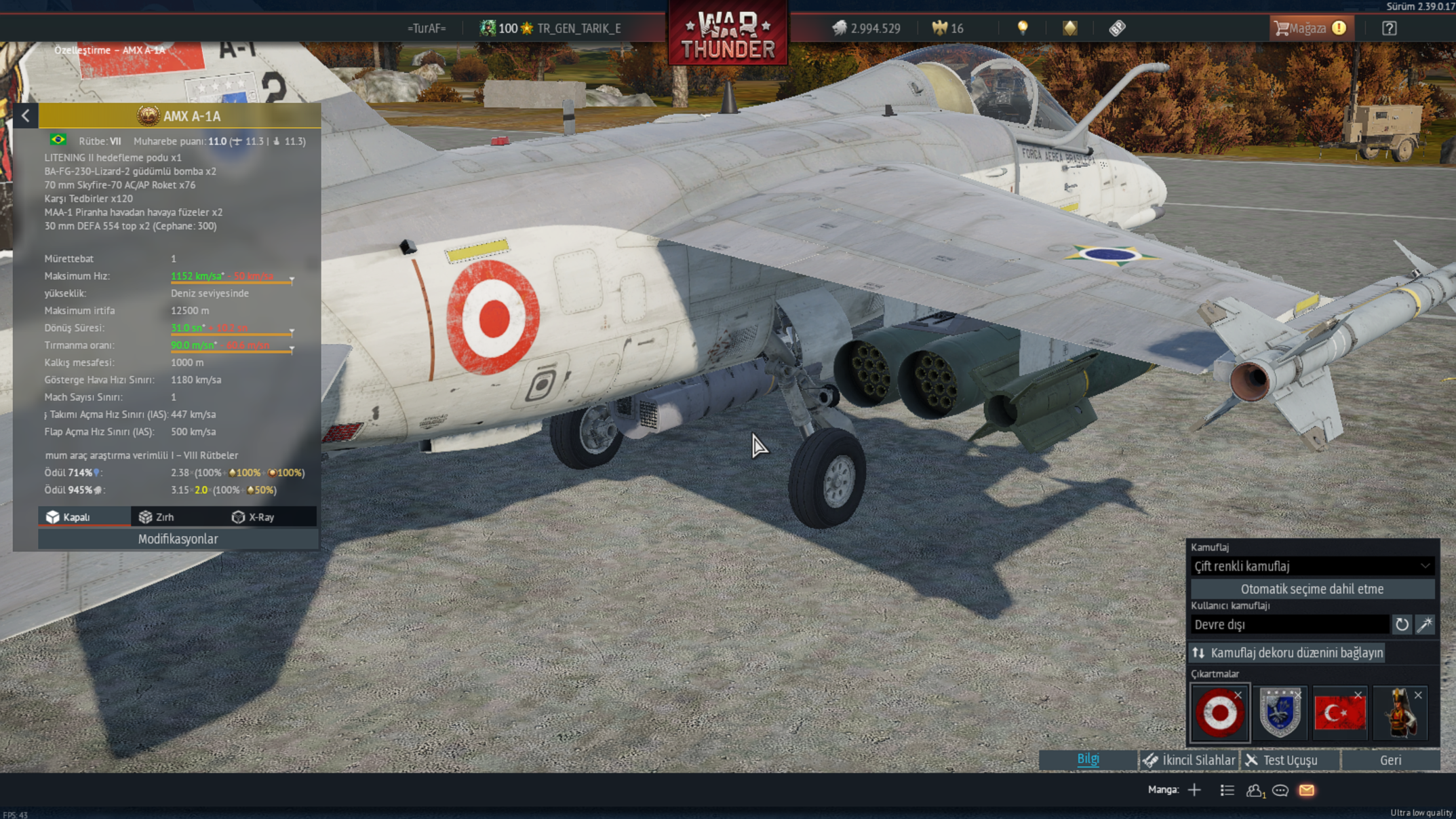Open İkincil Silahlar secondary weapons
Screen dimensions: 1456x819
[1189, 760]
